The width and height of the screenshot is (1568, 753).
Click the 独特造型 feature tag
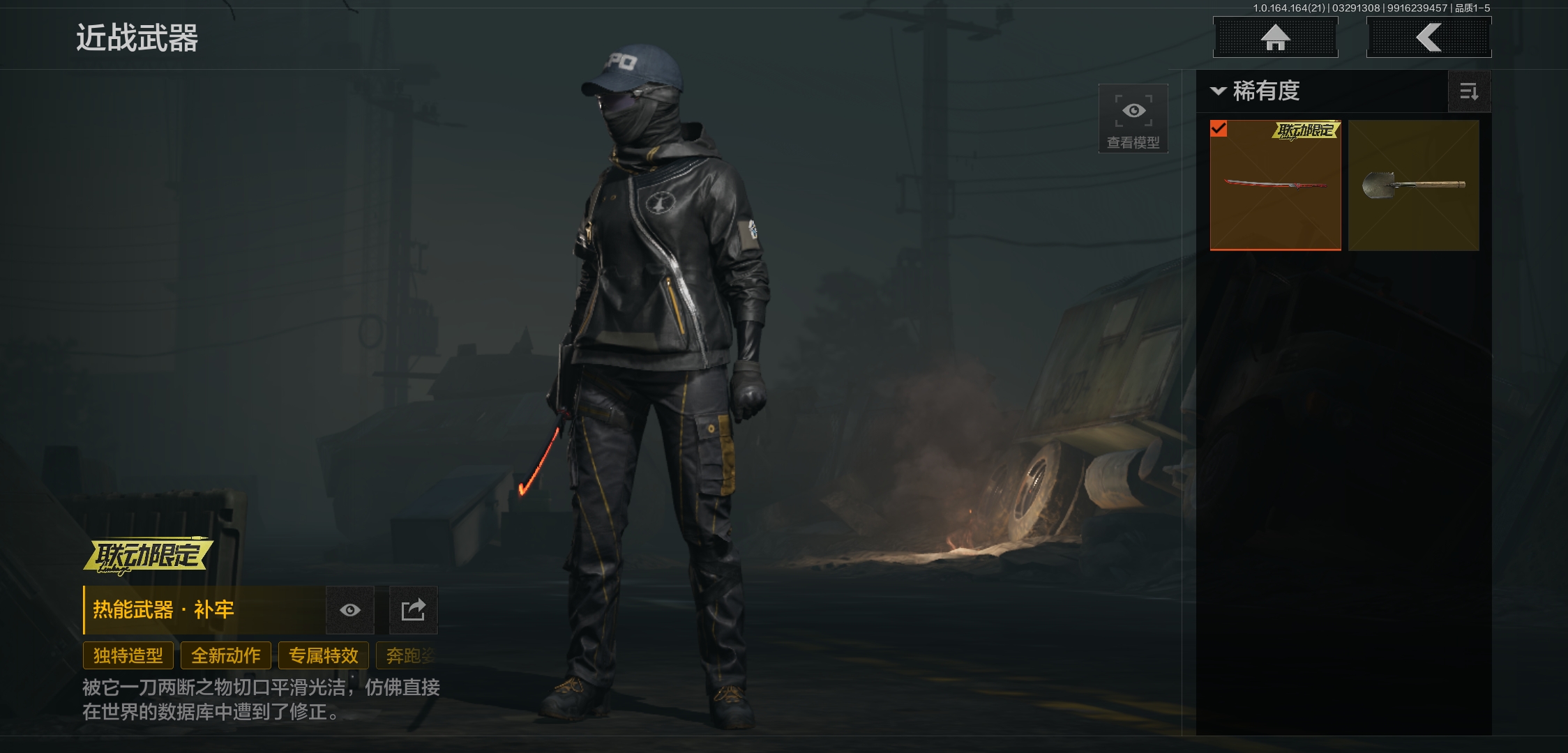[x=128, y=655]
